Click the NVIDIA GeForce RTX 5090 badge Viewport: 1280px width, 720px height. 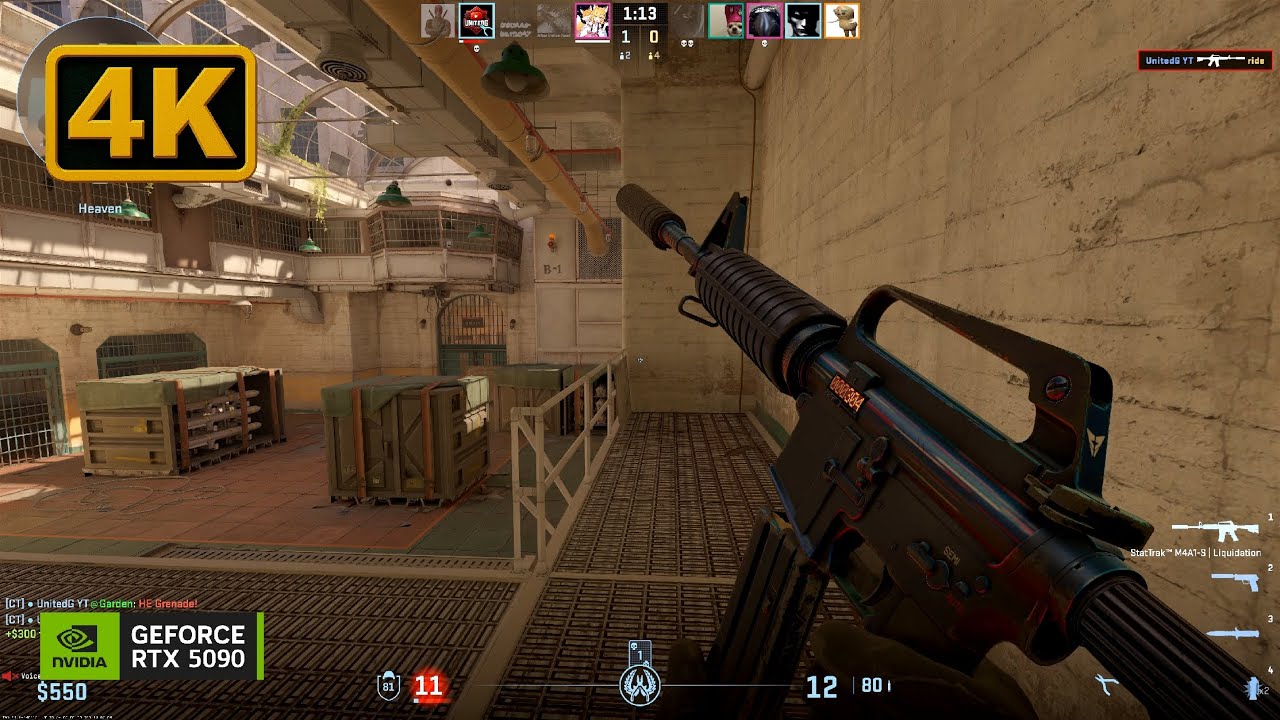[x=152, y=646]
